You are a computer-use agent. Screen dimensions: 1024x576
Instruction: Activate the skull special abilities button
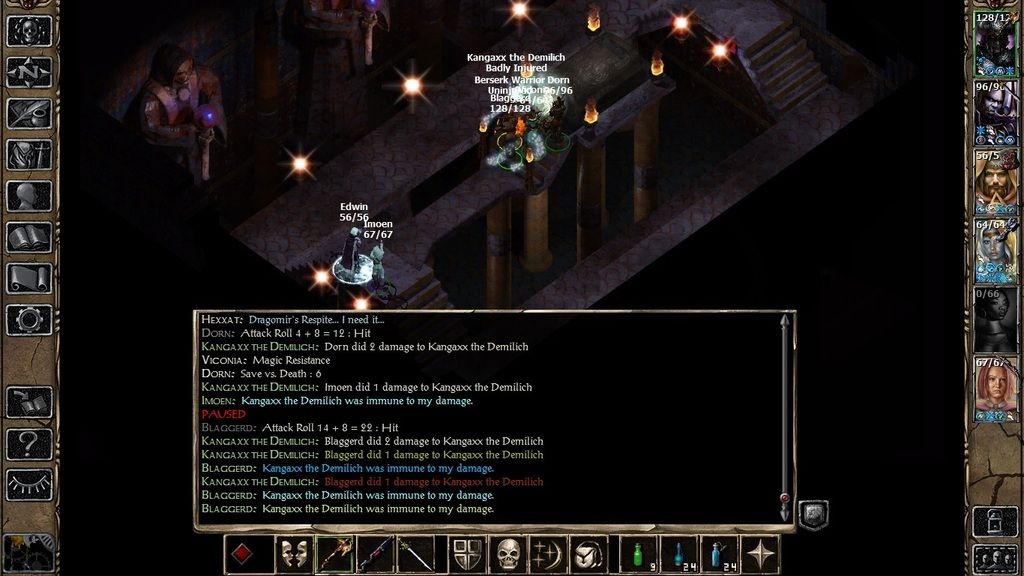[x=510, y=554]
